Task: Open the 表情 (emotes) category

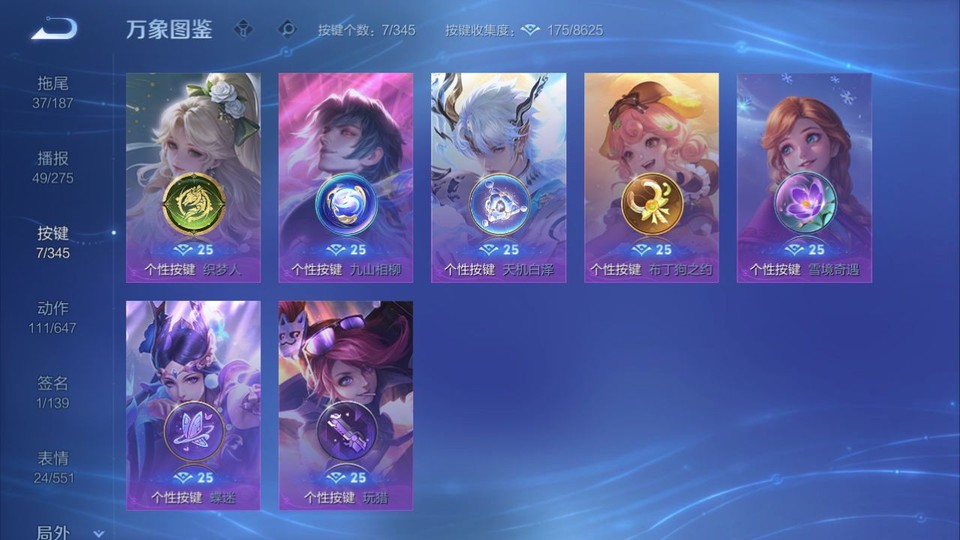Action: coord(54,467)
